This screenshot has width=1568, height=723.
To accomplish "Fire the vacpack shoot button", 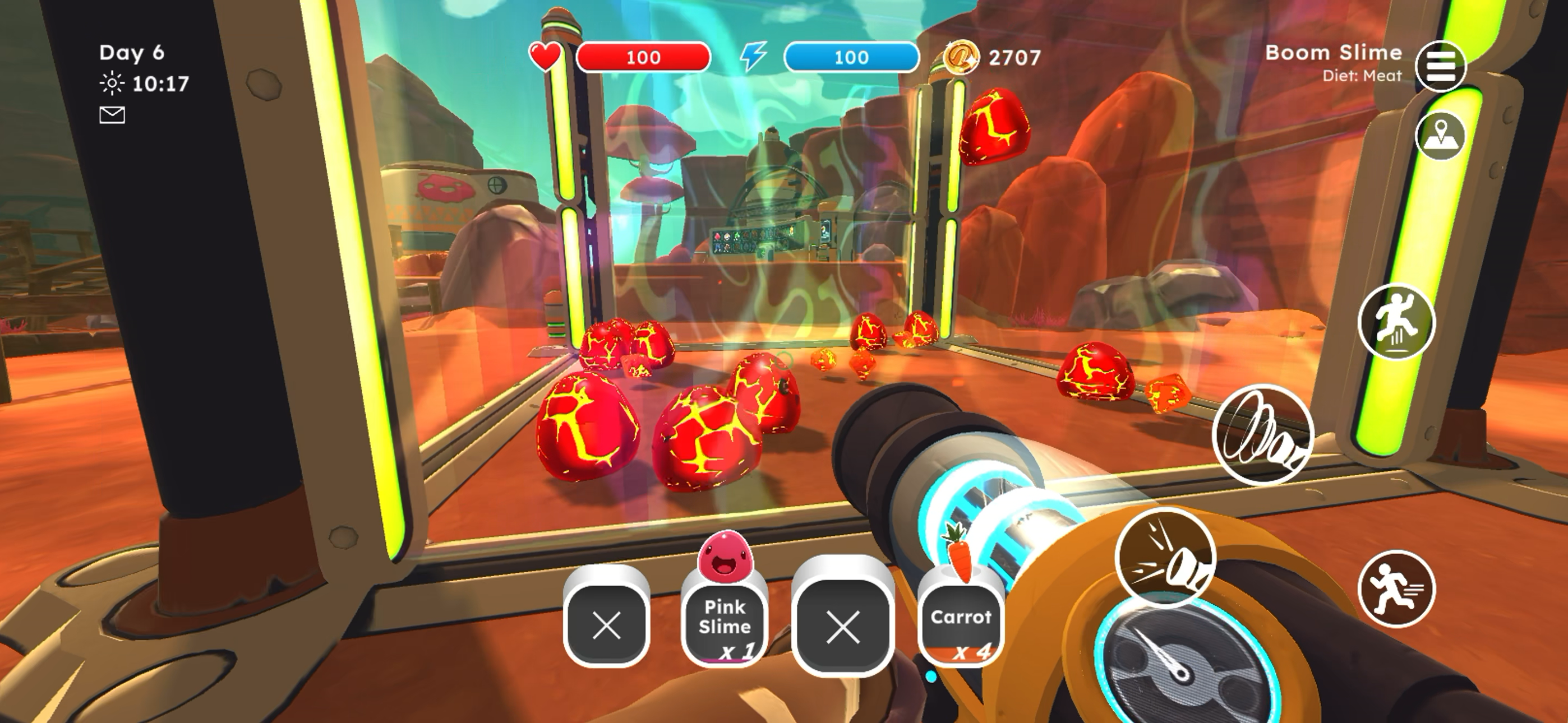I will tap(1165, 557).
